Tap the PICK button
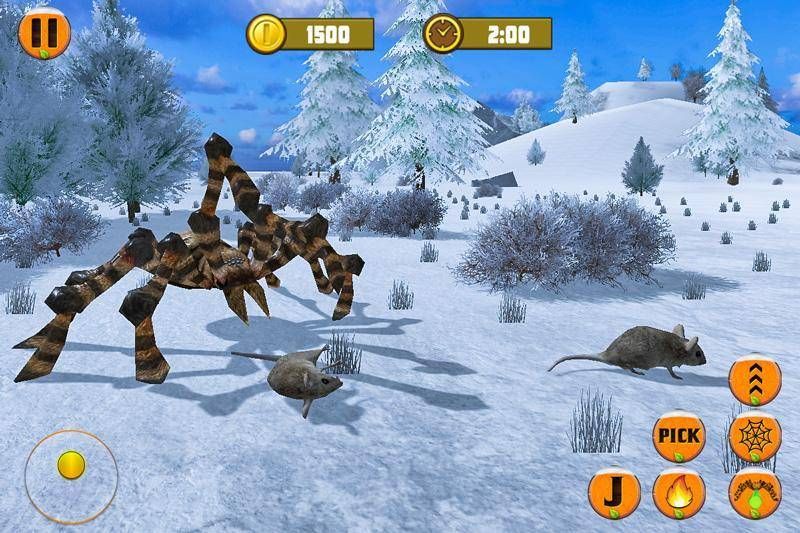The image size is (800, 533). pos(679,436)
